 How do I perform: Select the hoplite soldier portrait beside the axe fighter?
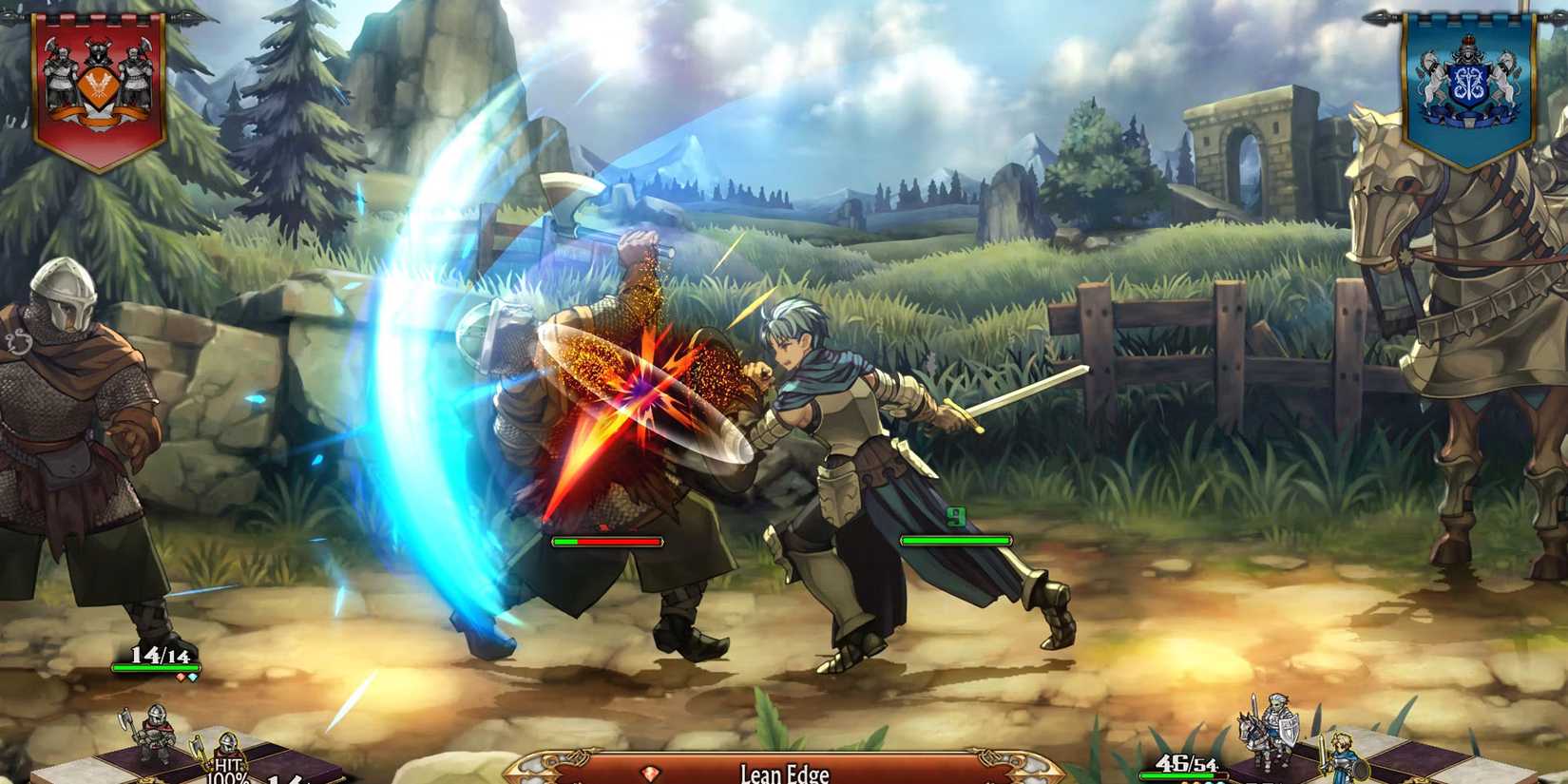tap(226, 752)
